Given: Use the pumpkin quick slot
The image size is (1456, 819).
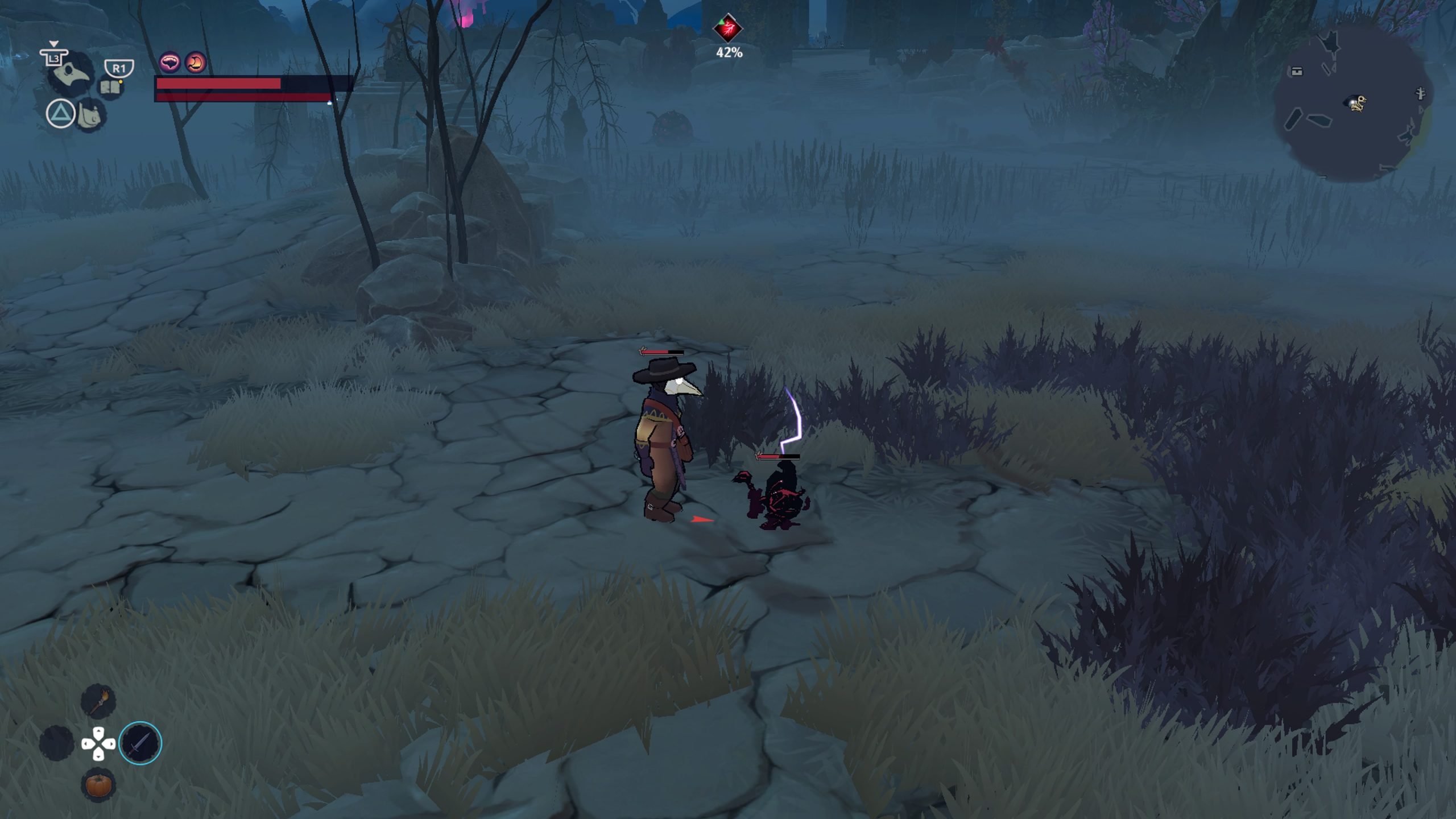Looking at the screenshot, I should click(x=98, y=785).
